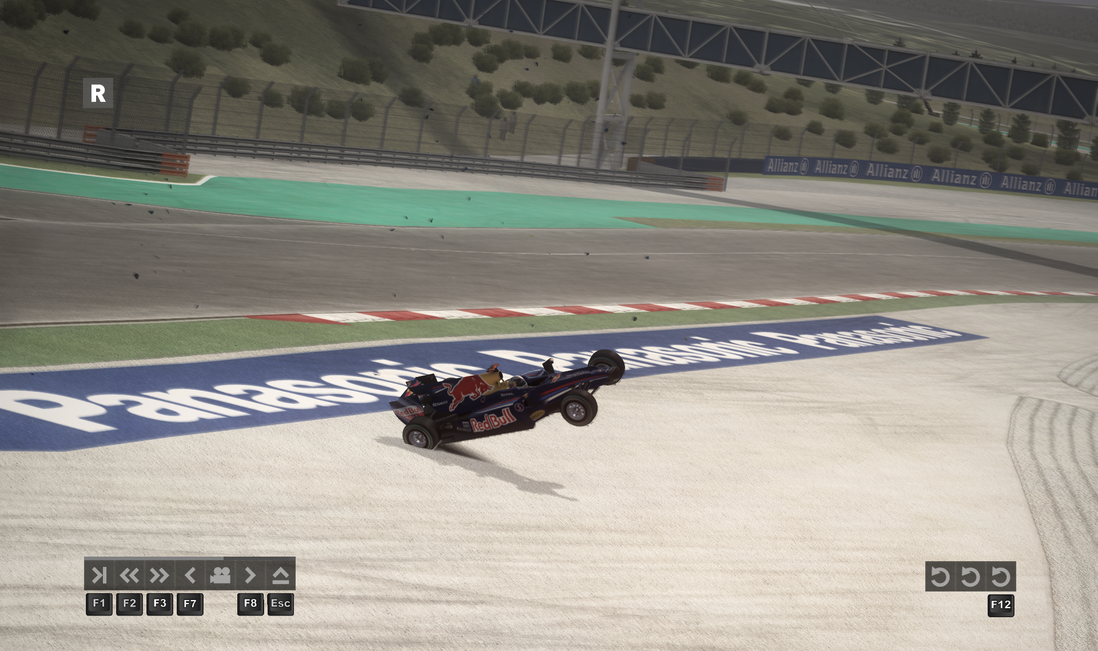The height and width of the screenshot is (651, 1098).
Task: Switch to previous camera with left chevron
Action: tap(190, 575)
